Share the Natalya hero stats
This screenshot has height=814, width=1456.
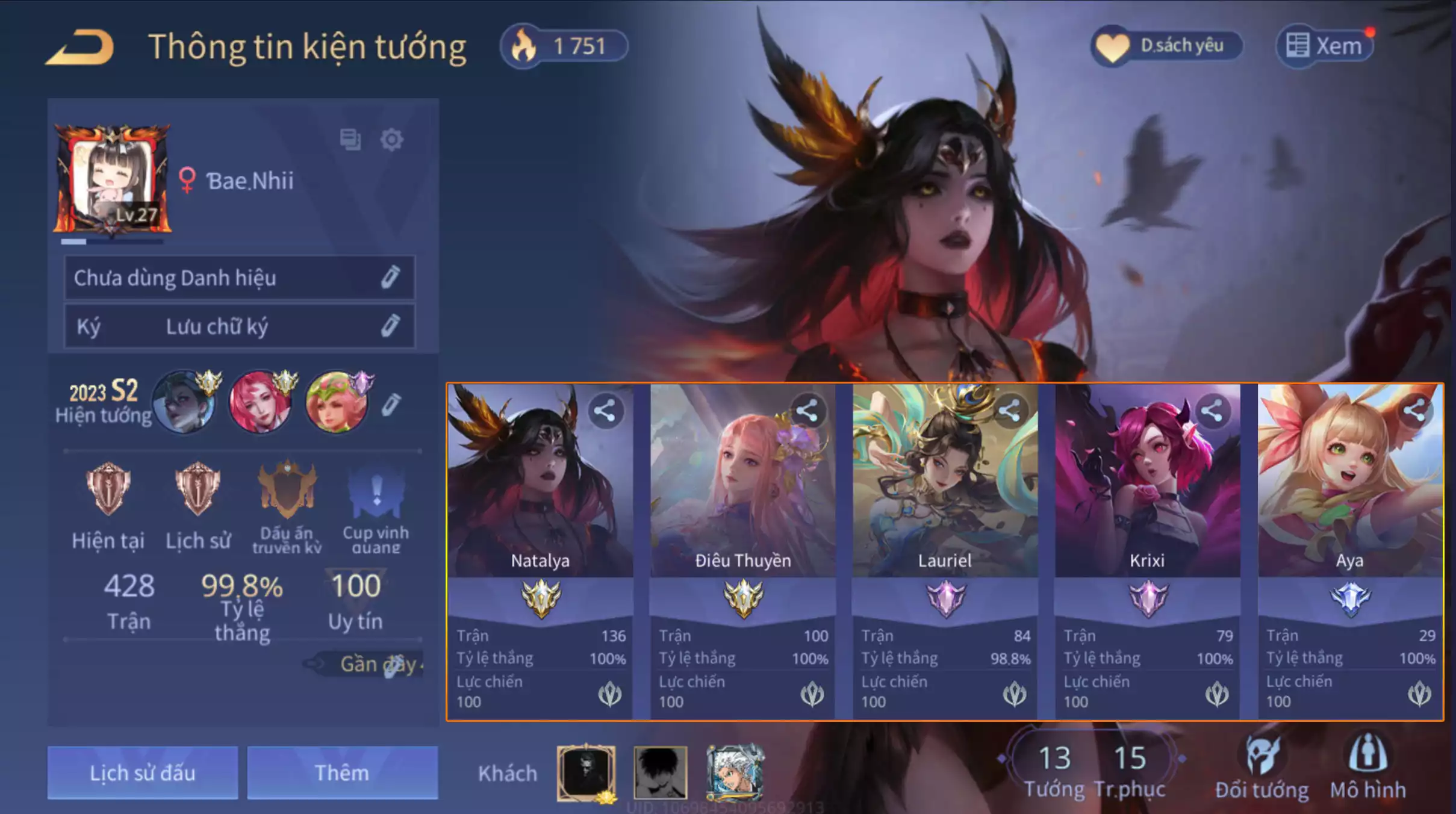pyautogui.click(x=605, y=411)
